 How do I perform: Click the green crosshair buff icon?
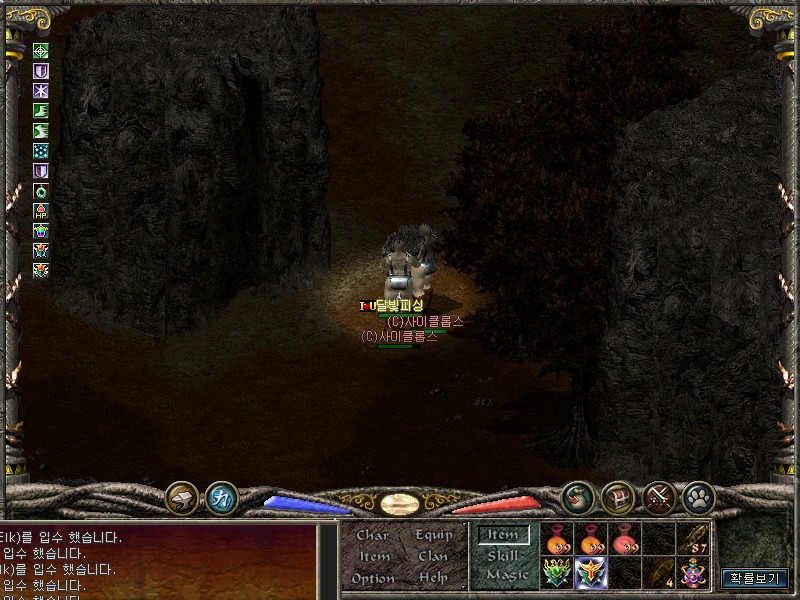41,50
